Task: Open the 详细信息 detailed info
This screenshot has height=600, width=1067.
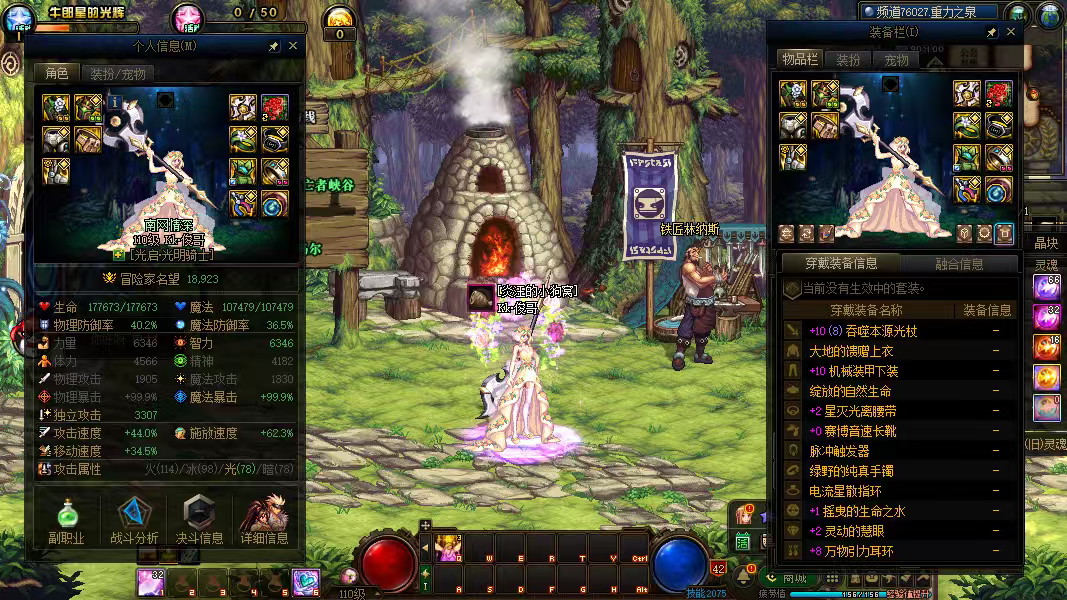Action: [x=265, y=521]
